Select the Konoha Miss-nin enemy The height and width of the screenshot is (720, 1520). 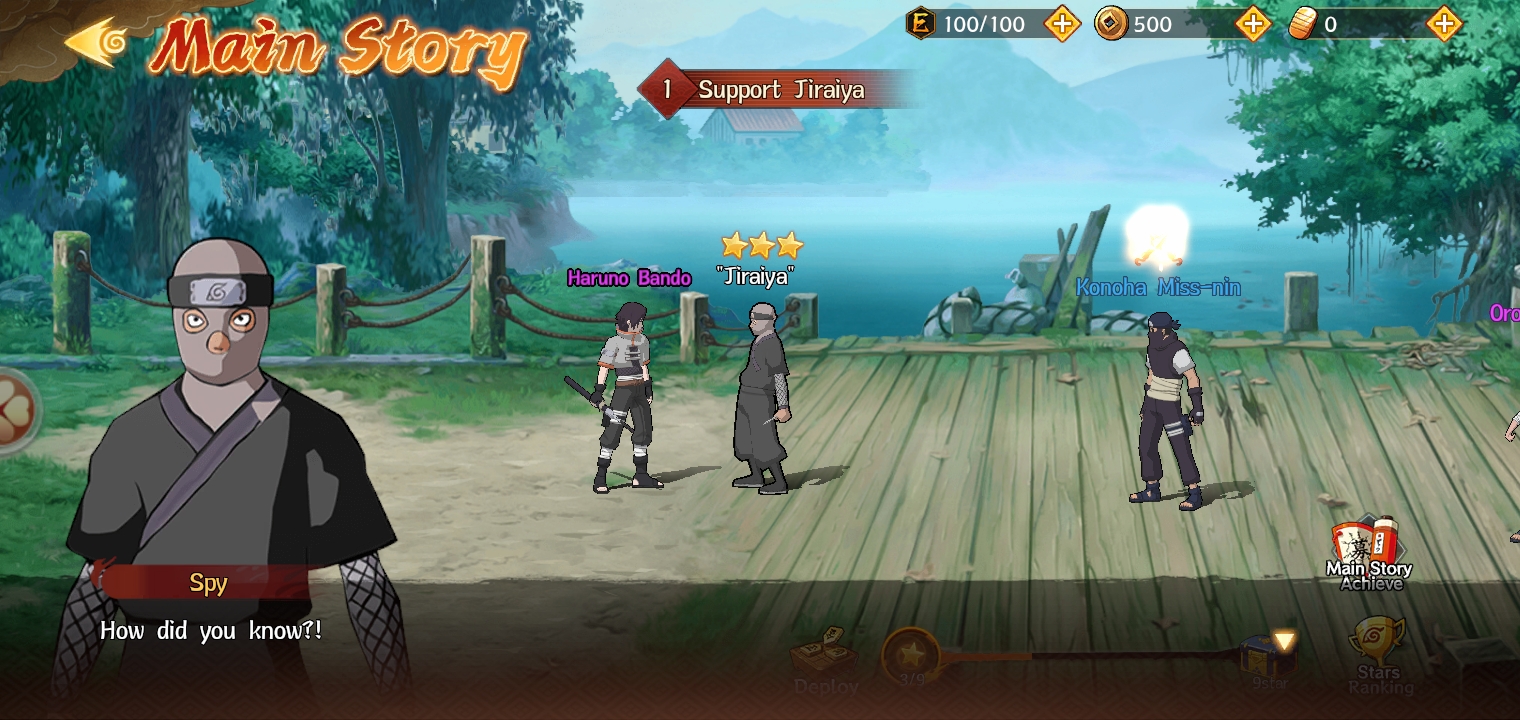pyautogui.click(x=1165, y=400)
